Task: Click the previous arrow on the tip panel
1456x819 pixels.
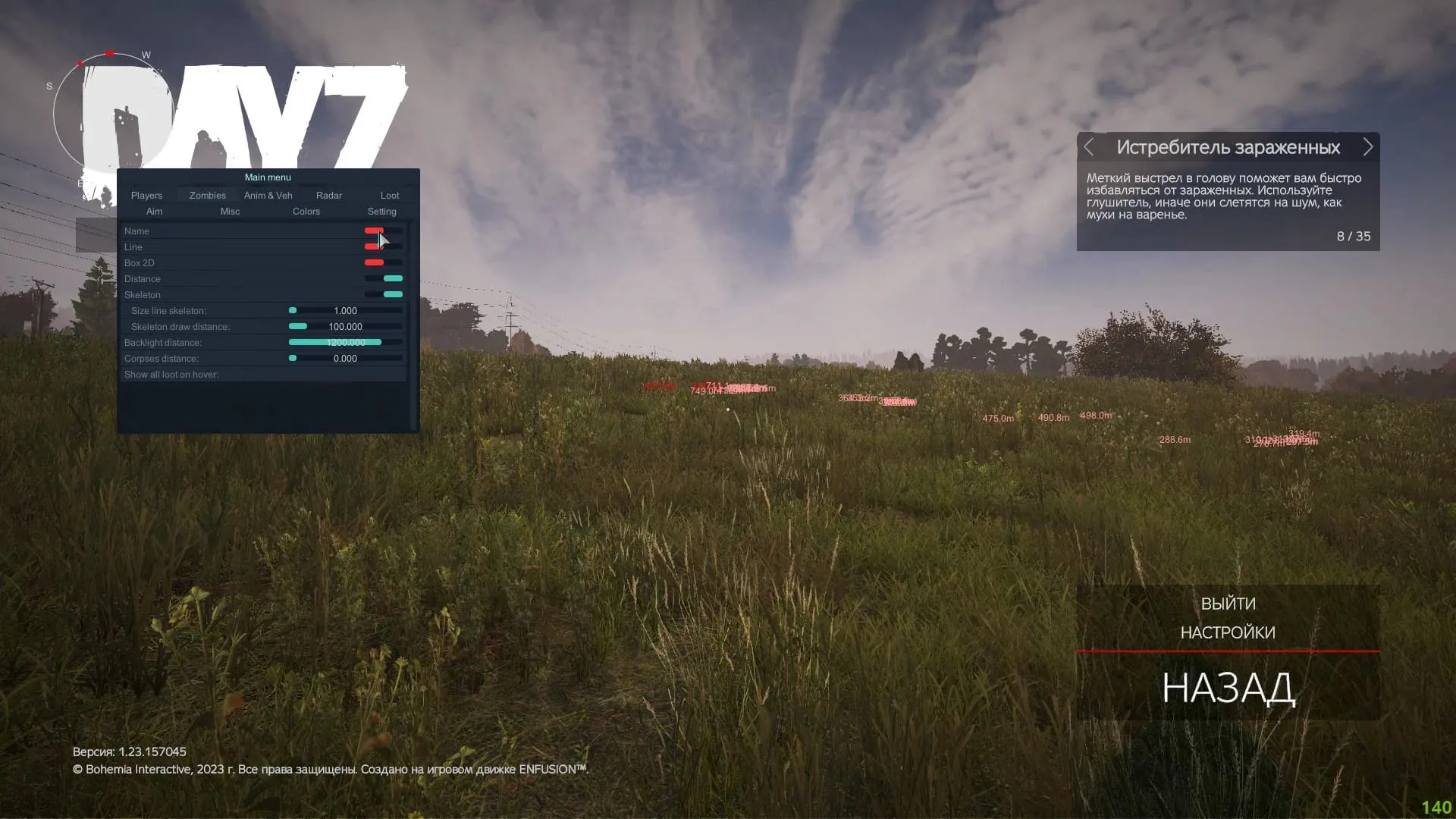Action: pos(1090,147)
